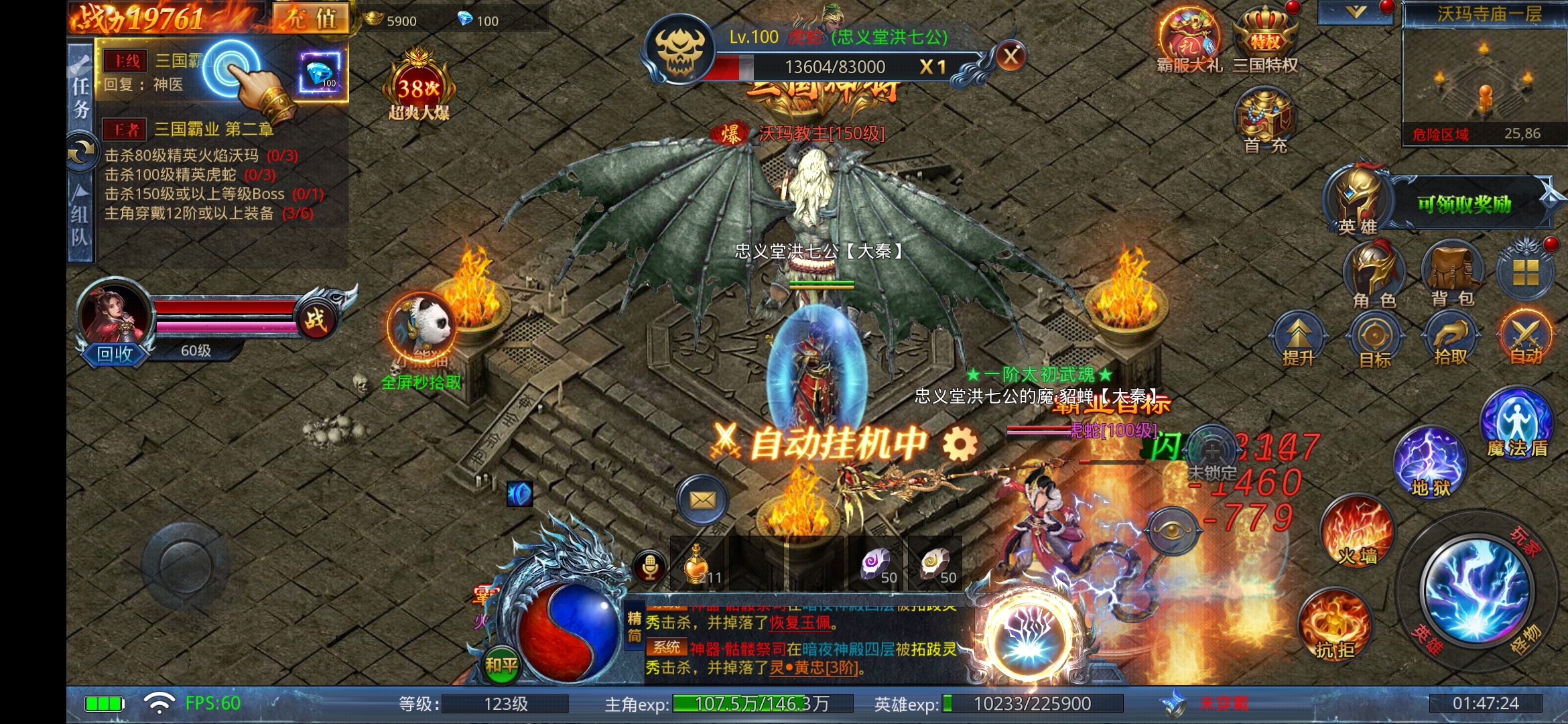Screen dimensions: 1568x724
Task: Cast the 魔法盾 magic shield skill
Action: point(1517,422)
